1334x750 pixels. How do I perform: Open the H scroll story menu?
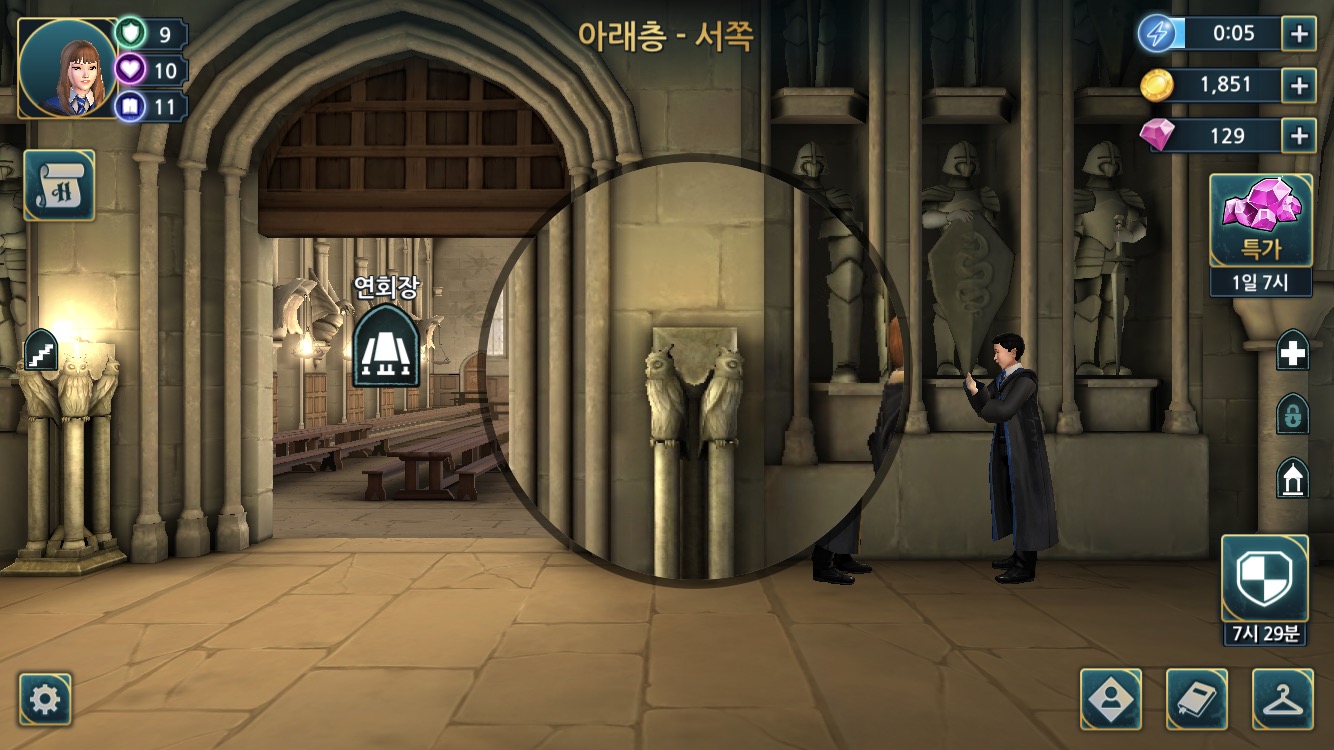(59, 185)
